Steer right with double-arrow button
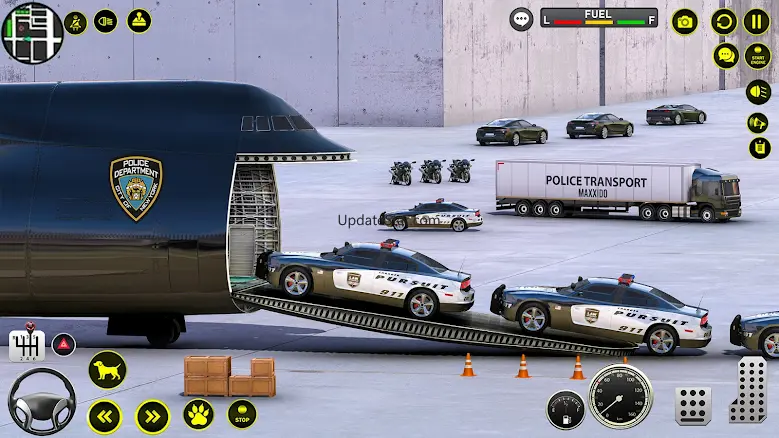This screenshot has width=779, height=438. (152, 415)
